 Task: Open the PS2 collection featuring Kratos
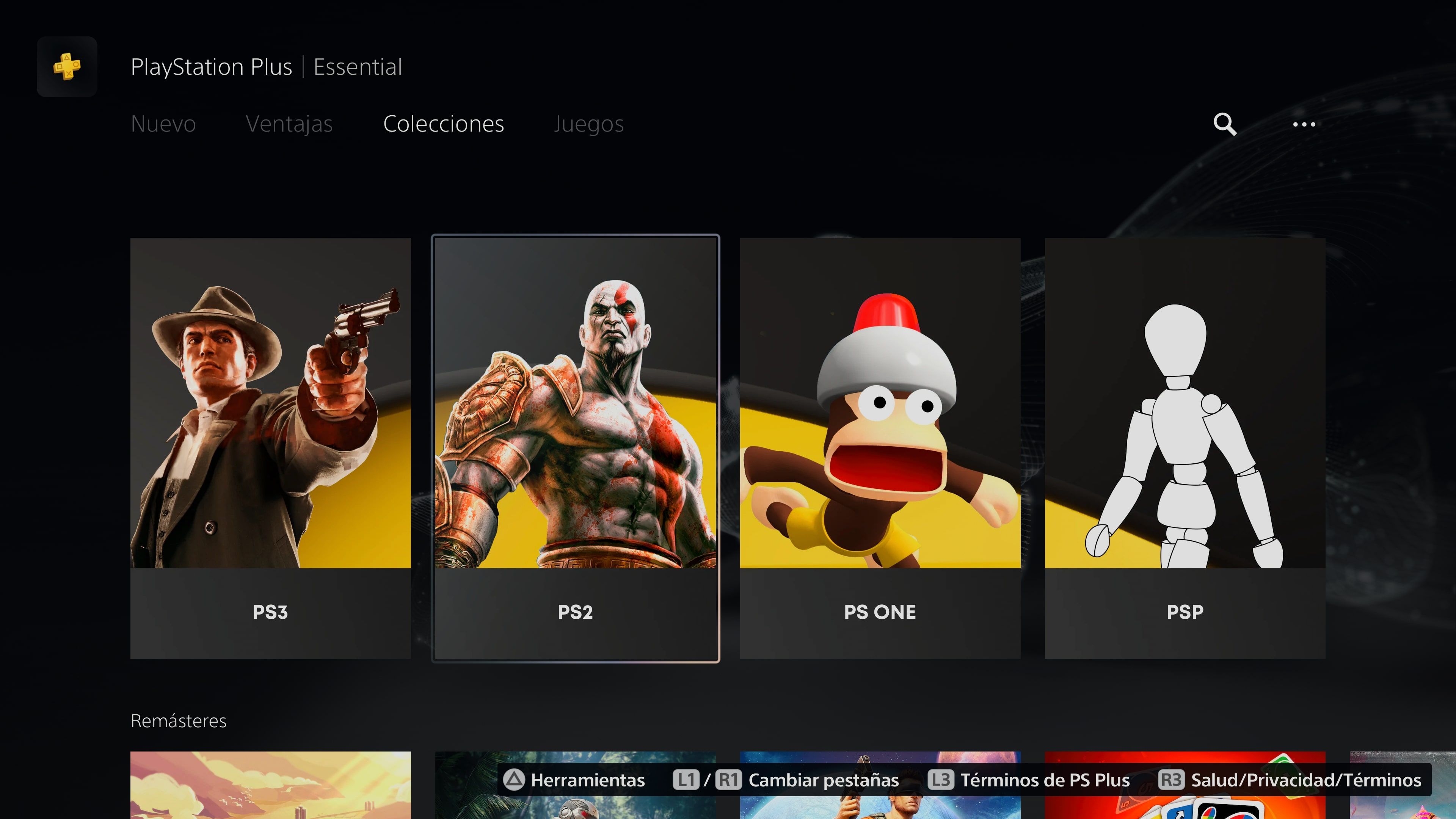coord(575,449)
